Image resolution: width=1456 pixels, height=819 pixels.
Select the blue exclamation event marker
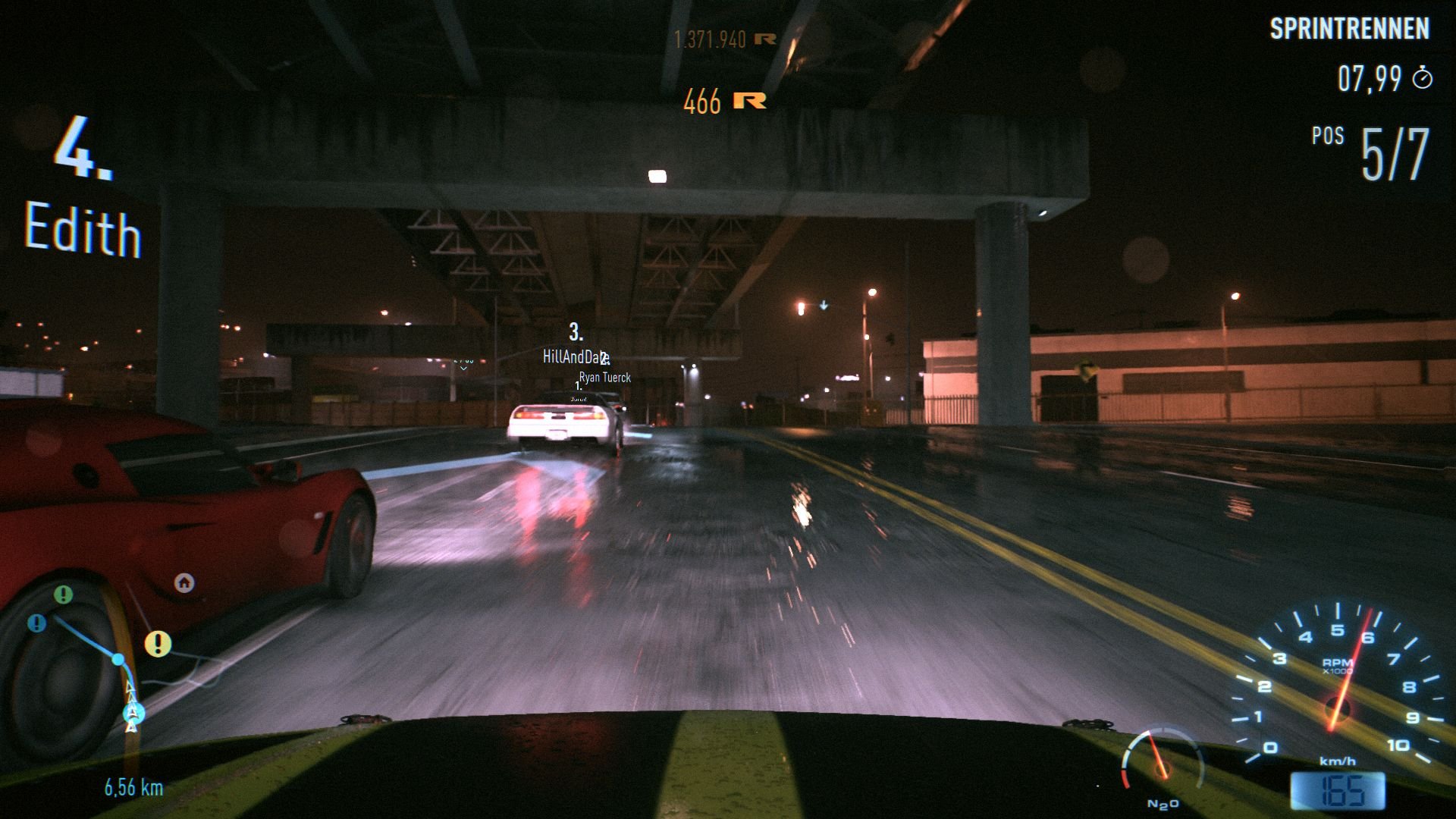point(36,623)
